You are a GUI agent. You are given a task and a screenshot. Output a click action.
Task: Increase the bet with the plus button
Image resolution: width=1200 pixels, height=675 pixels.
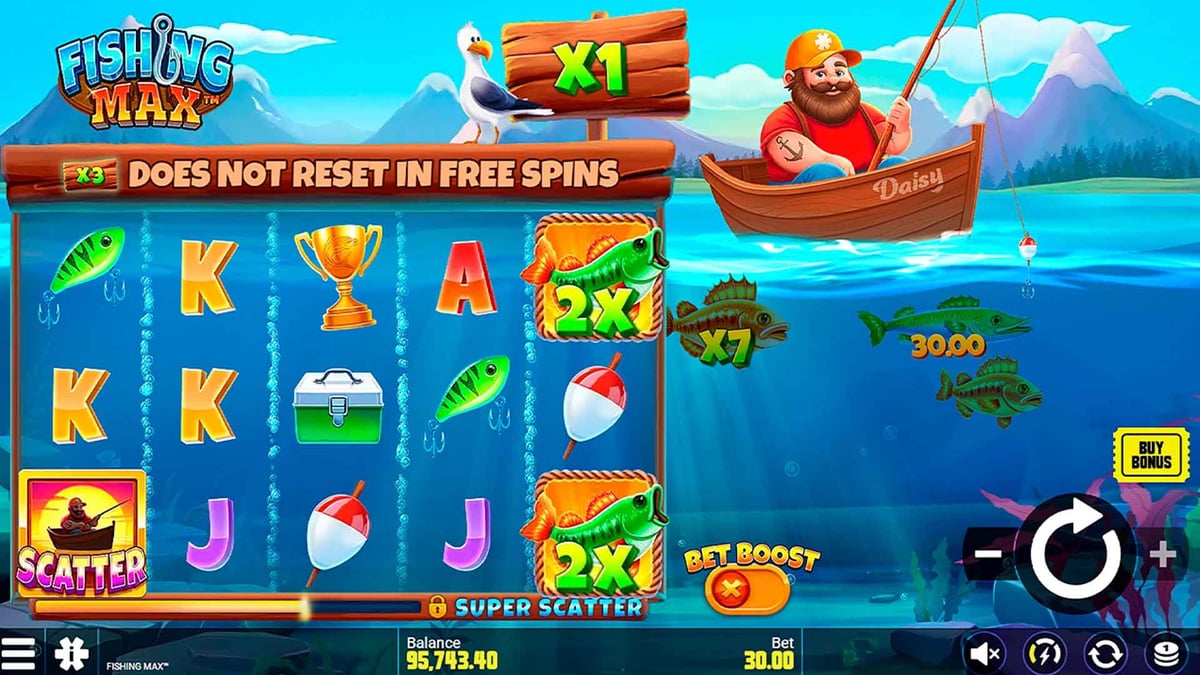coord(1162,555)
